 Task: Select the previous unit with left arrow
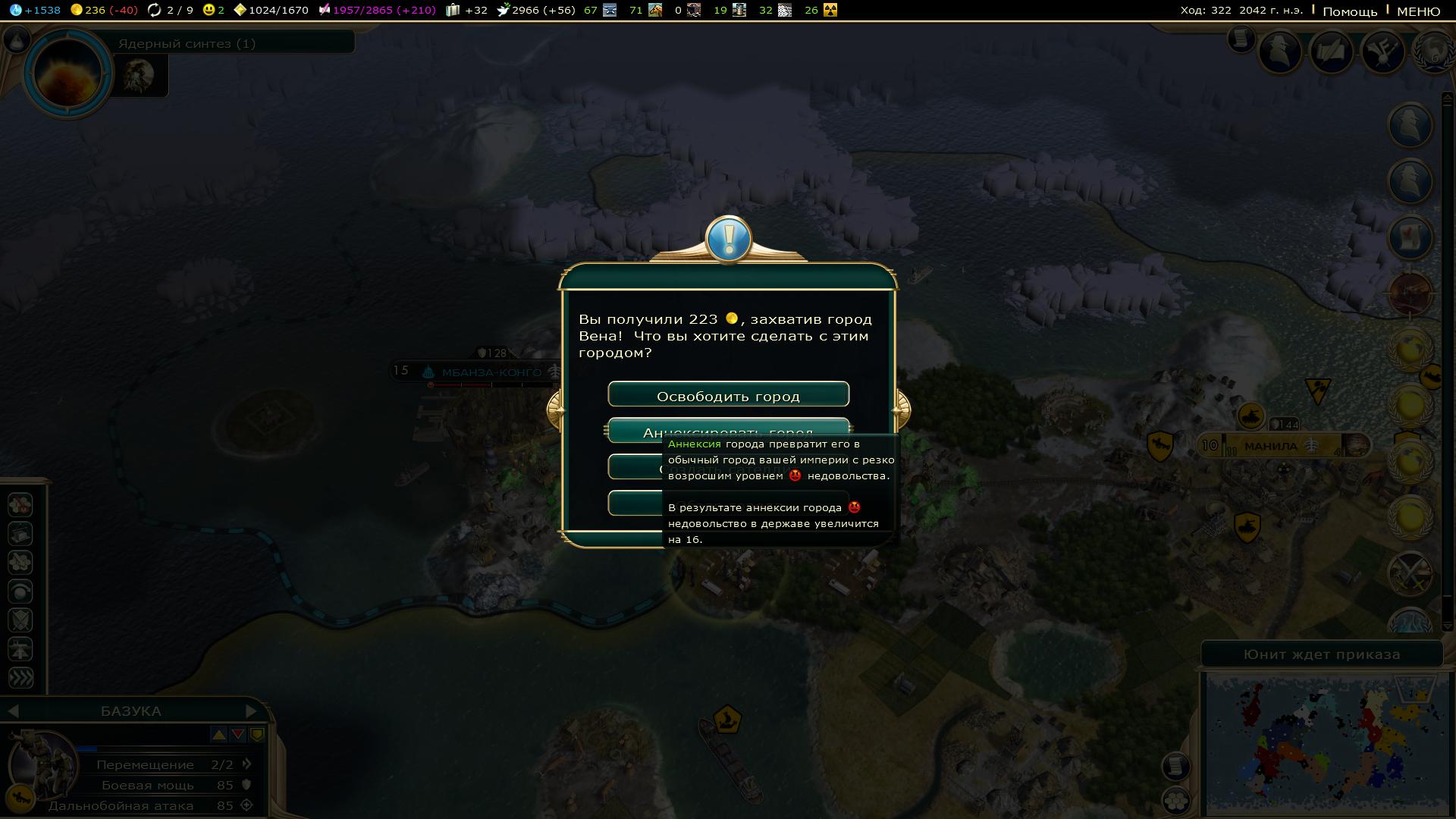coord(13,711)
